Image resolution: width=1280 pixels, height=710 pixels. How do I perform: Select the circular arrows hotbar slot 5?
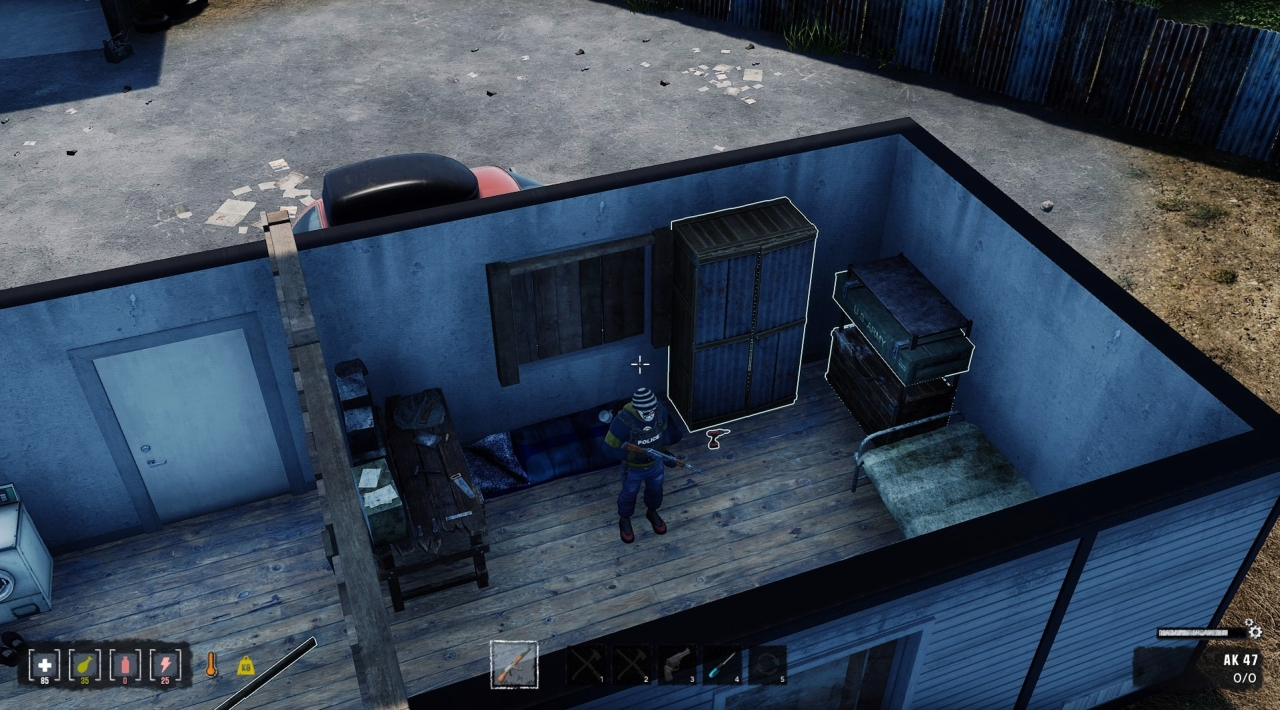(x=767, y=665)
